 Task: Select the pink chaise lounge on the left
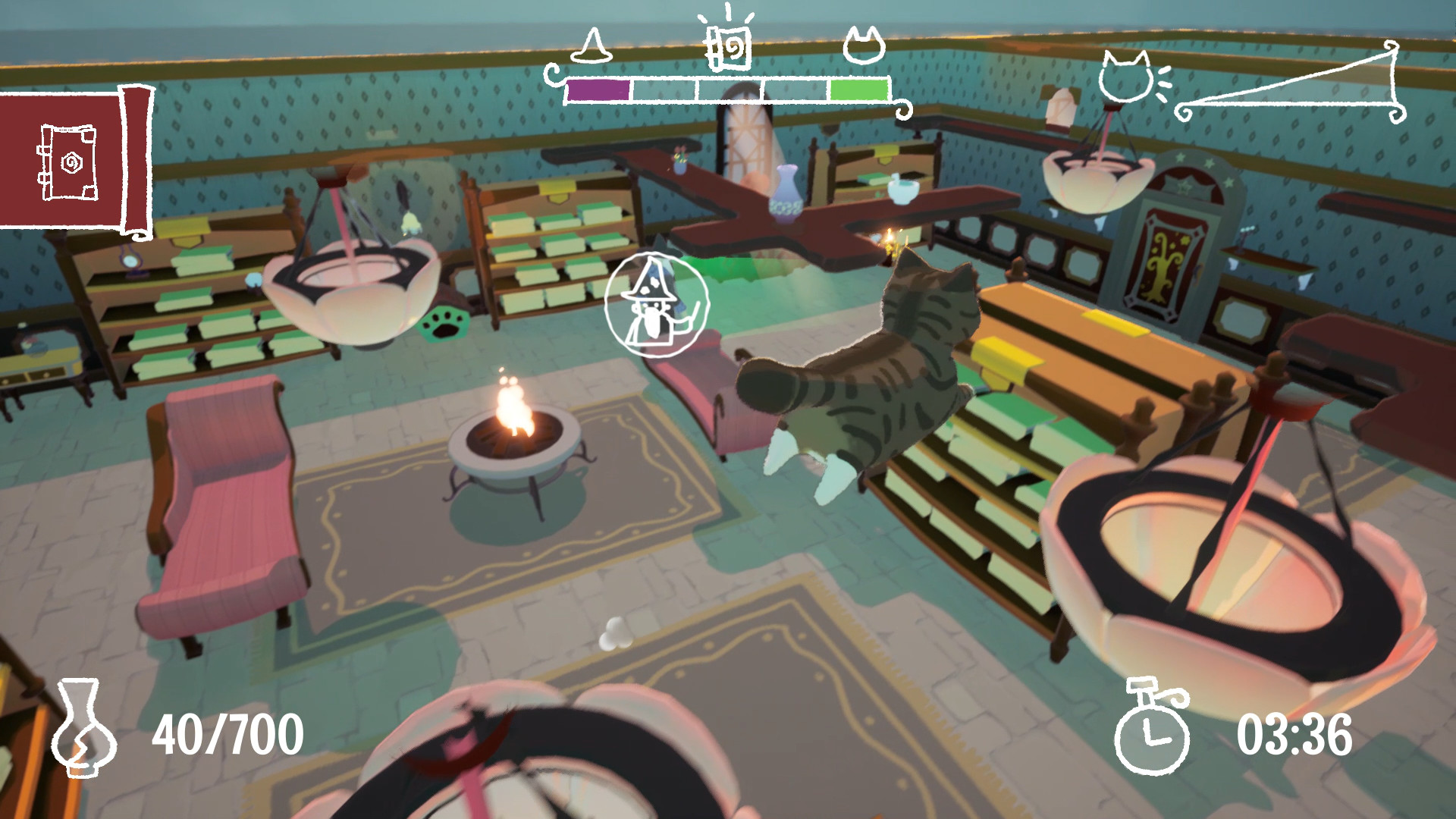220,500
